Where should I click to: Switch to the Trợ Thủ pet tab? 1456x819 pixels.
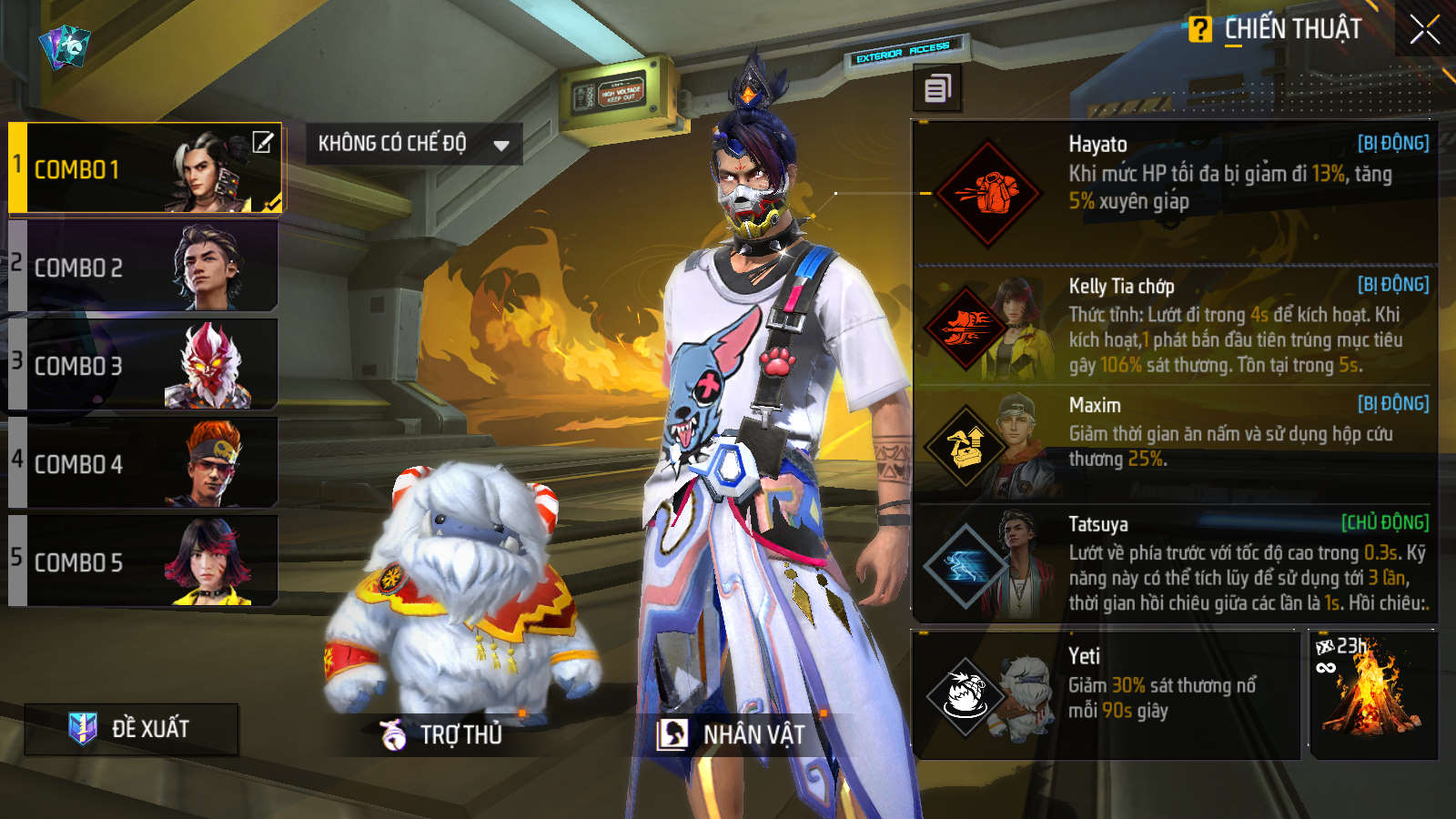[x=443, y=733]
